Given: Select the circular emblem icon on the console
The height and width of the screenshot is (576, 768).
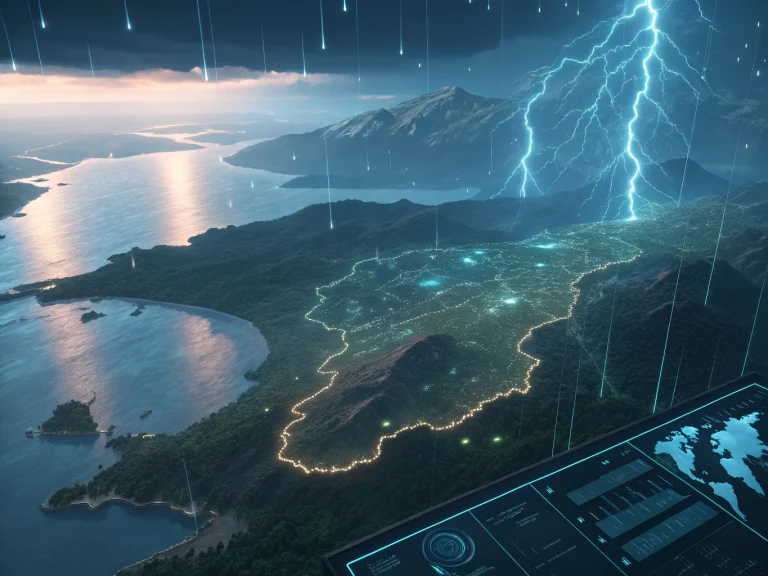Looking at the screenshot, I should coord(446,547).
